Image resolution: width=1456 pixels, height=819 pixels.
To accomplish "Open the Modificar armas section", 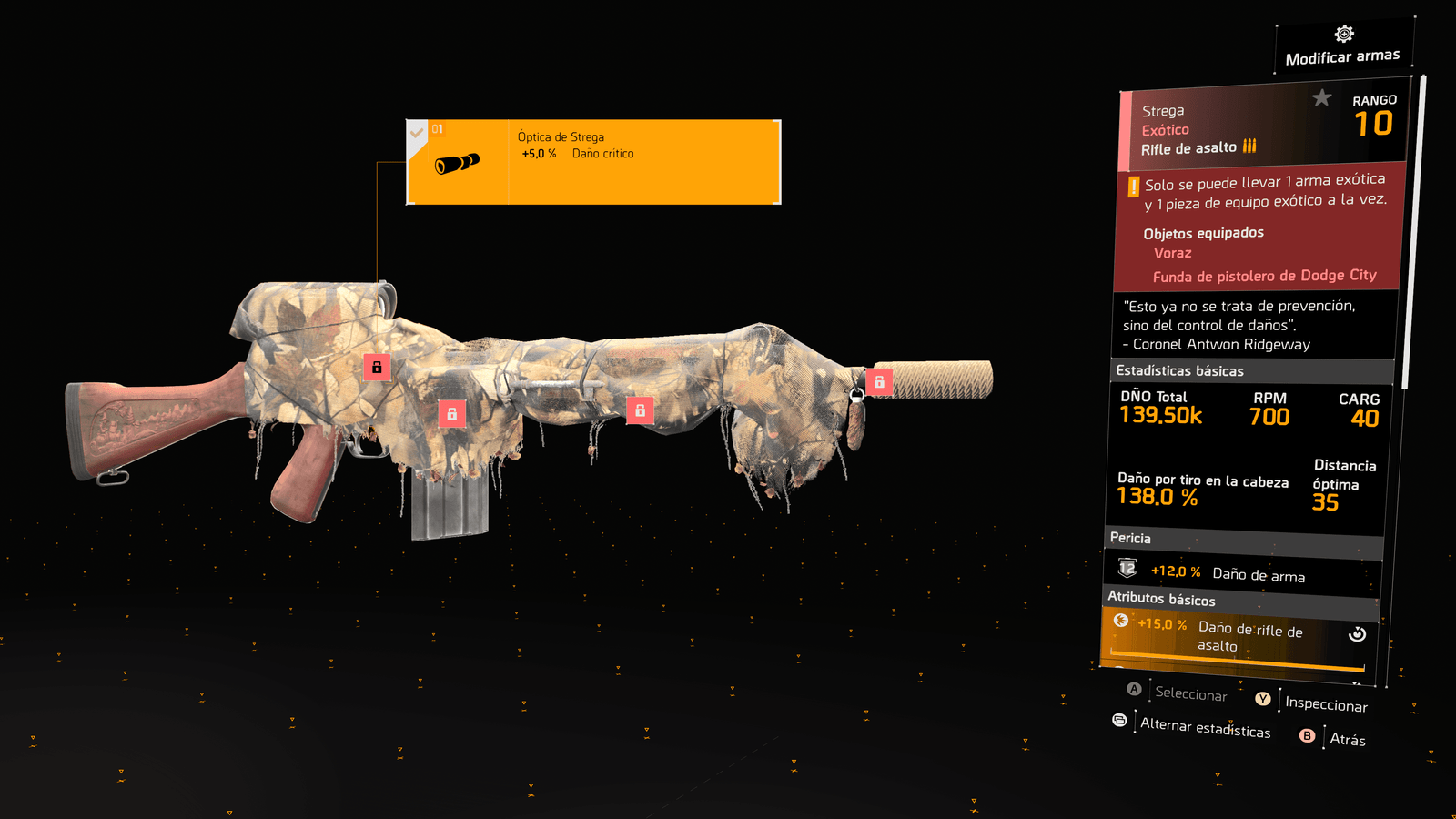I will point(1343,46).
